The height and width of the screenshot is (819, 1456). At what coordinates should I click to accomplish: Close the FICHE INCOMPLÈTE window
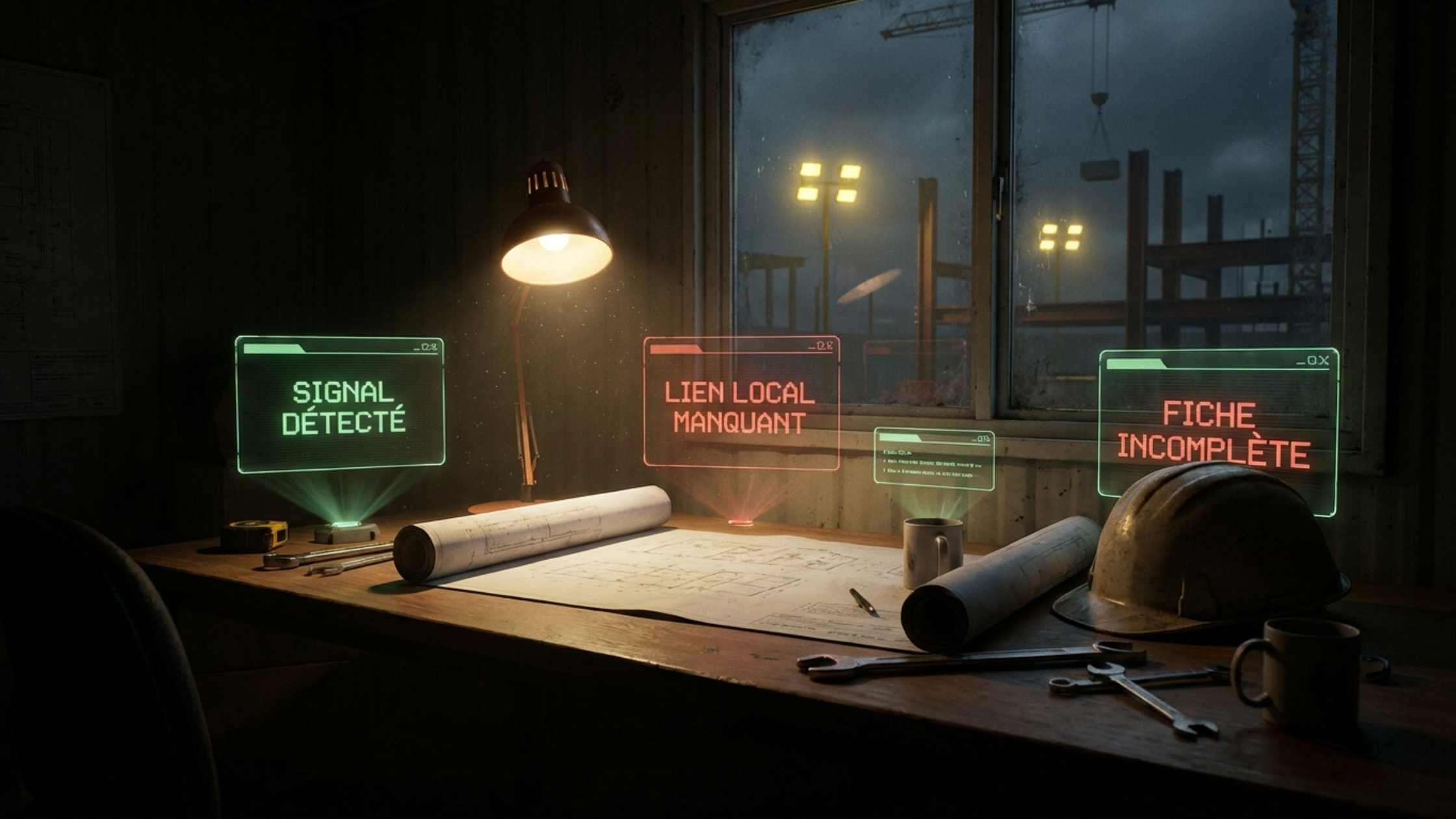1323,361
